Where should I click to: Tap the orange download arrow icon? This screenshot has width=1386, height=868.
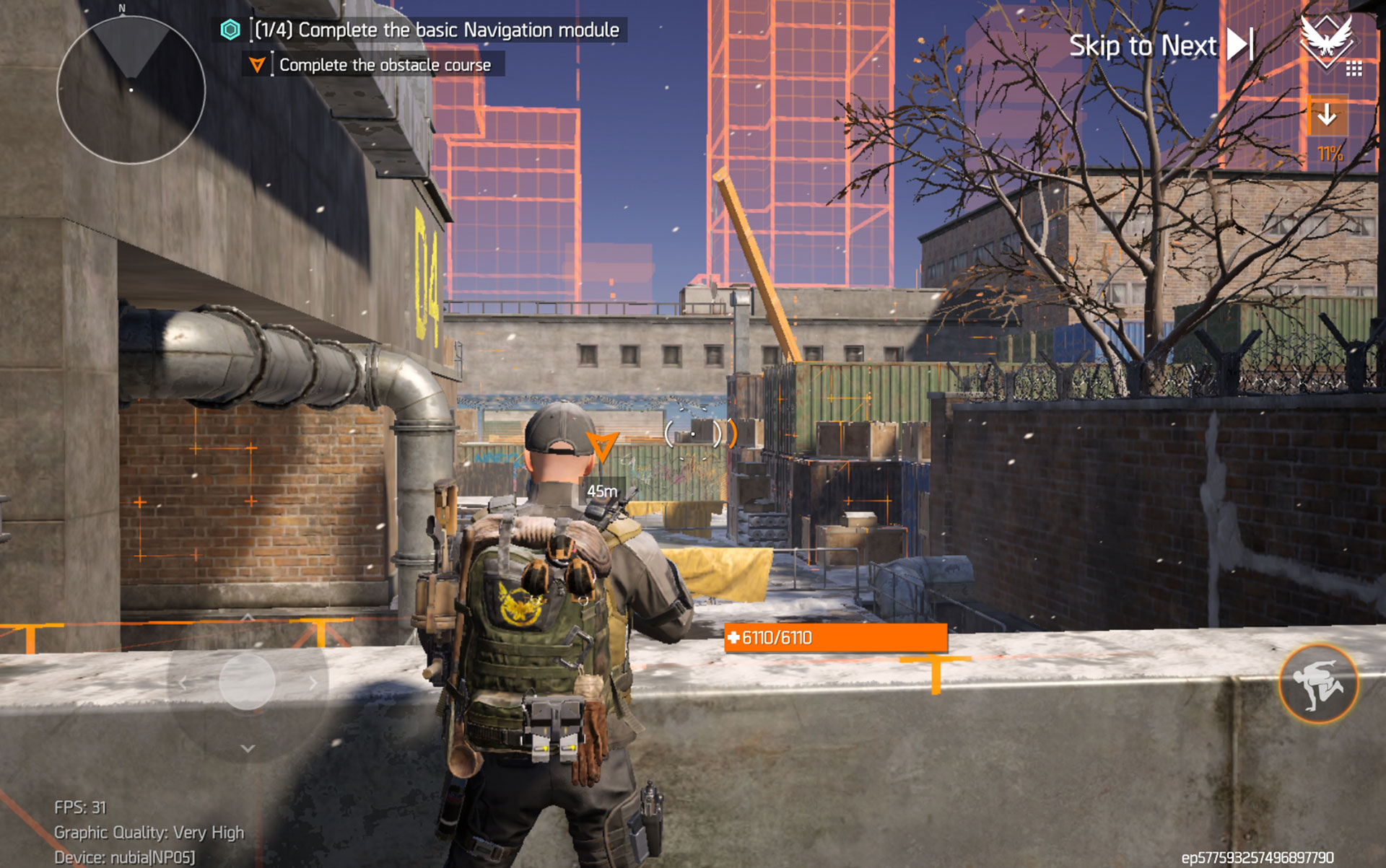click(x=1327, y=115)
